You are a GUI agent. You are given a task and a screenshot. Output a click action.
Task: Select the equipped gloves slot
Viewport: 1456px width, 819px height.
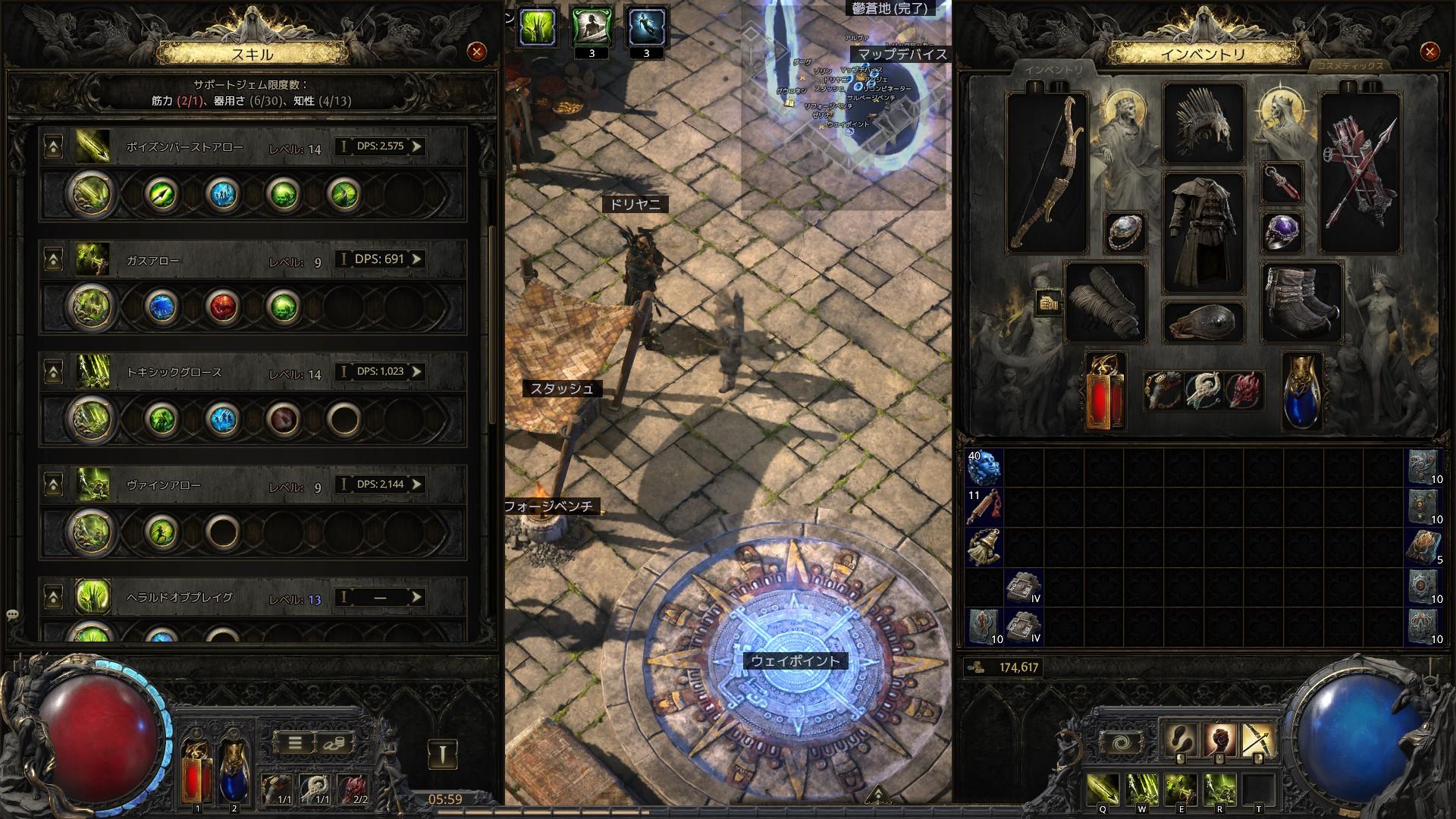pyautogui.click(x=1106, y=302)
